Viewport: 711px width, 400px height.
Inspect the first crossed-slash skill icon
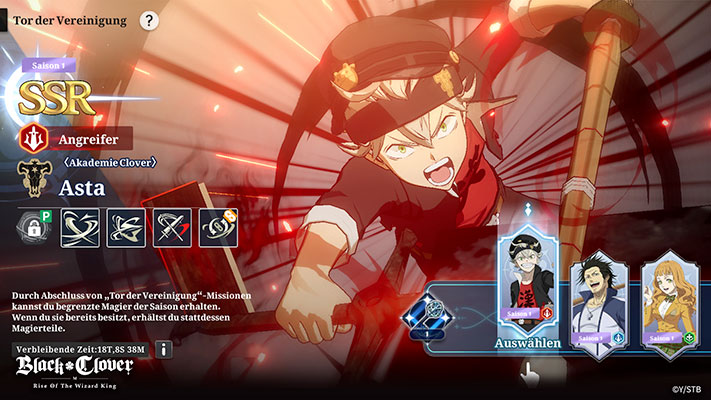(x=81, y=228)
